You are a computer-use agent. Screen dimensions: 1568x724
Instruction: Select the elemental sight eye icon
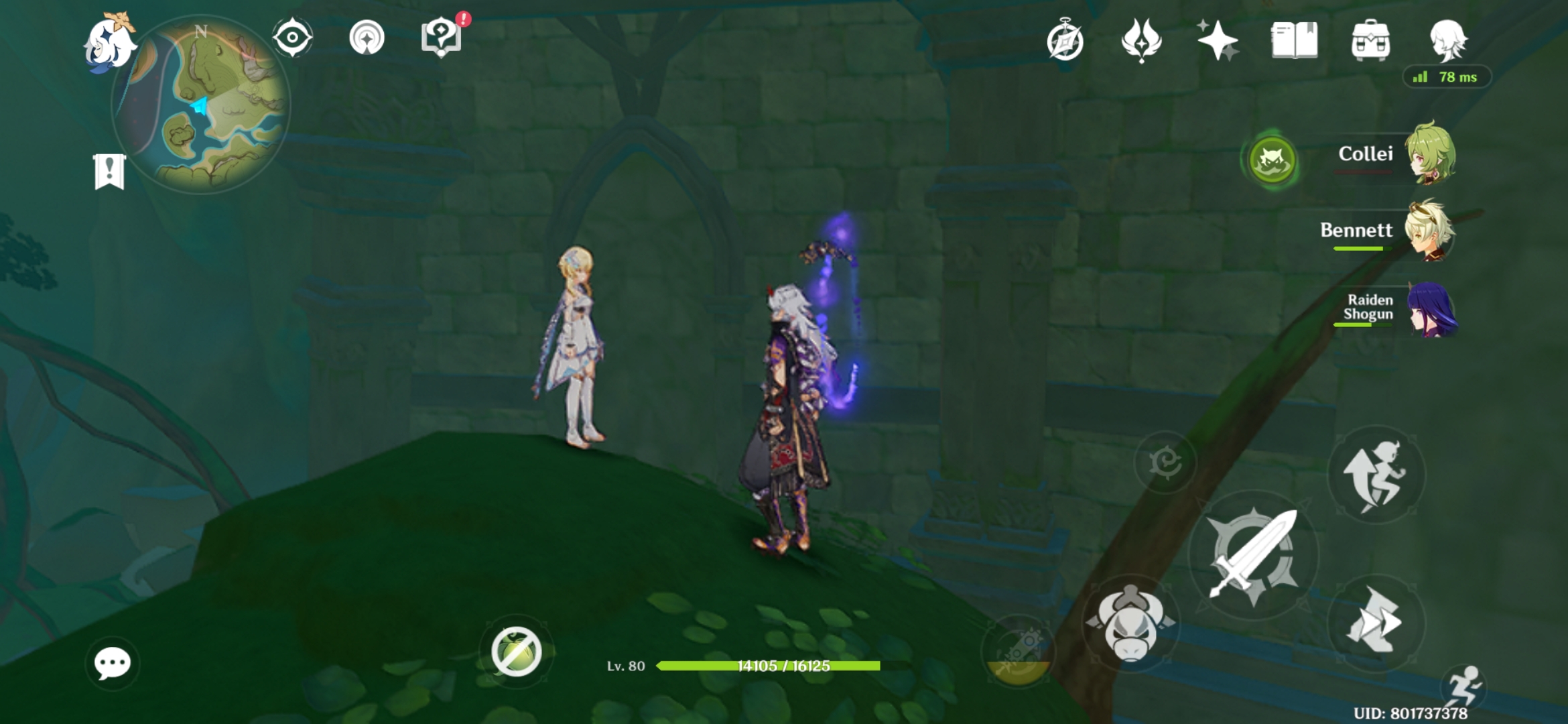tap(291, 38)
